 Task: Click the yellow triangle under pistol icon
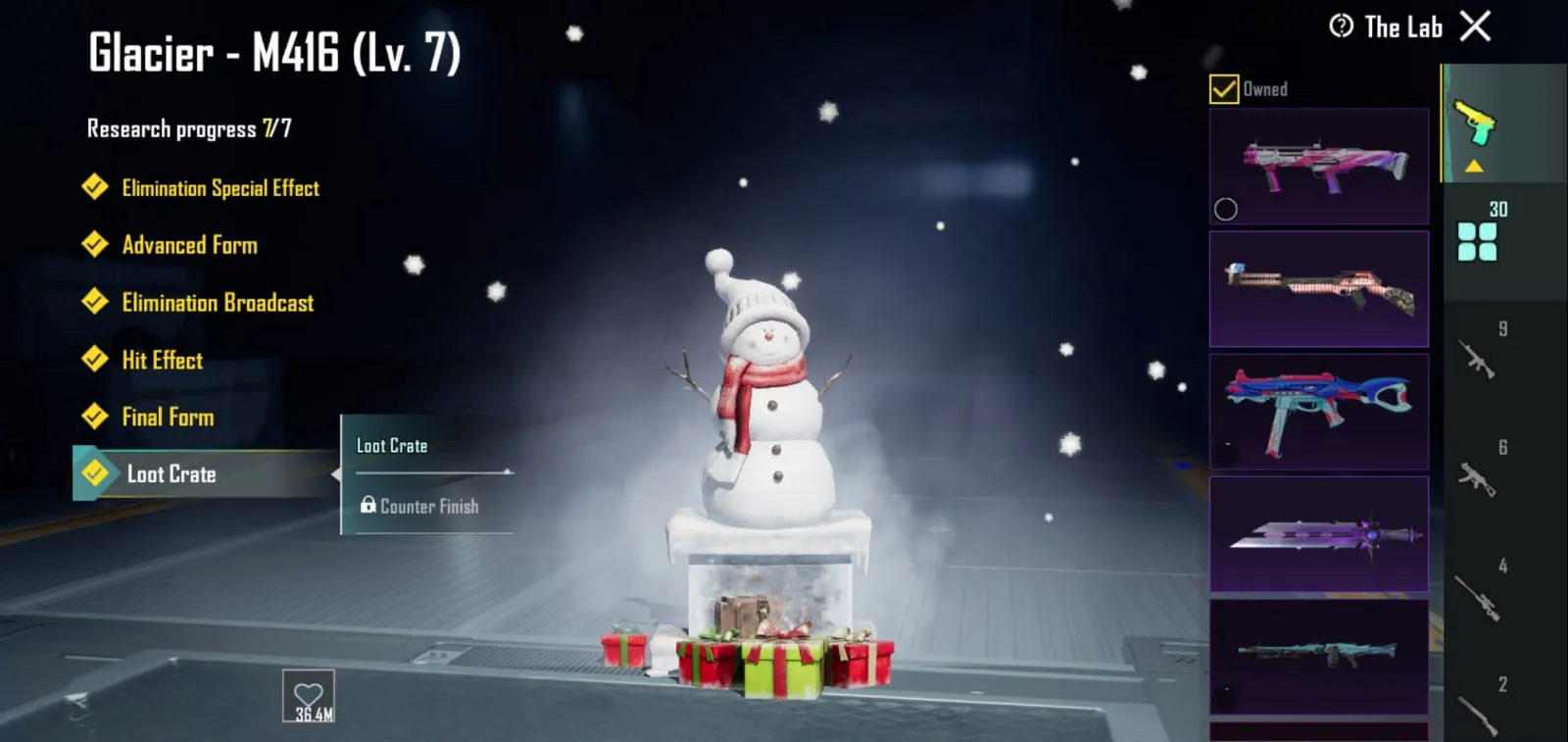click(x=1472, y=167)
